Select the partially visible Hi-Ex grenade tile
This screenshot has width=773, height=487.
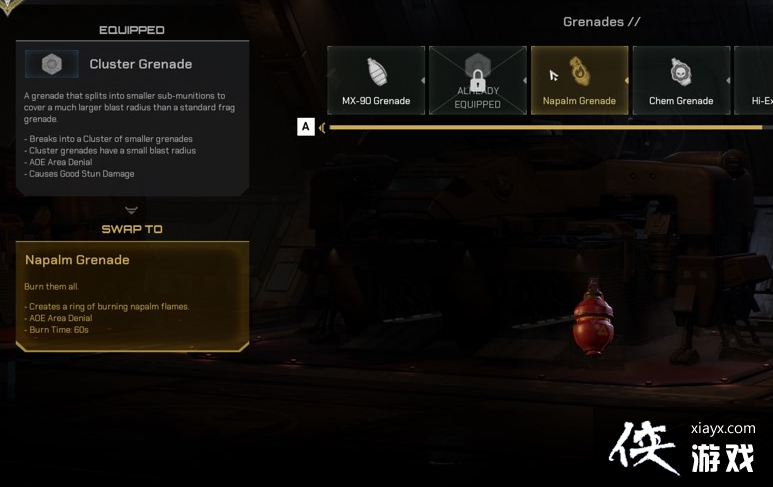pos(755,80)
